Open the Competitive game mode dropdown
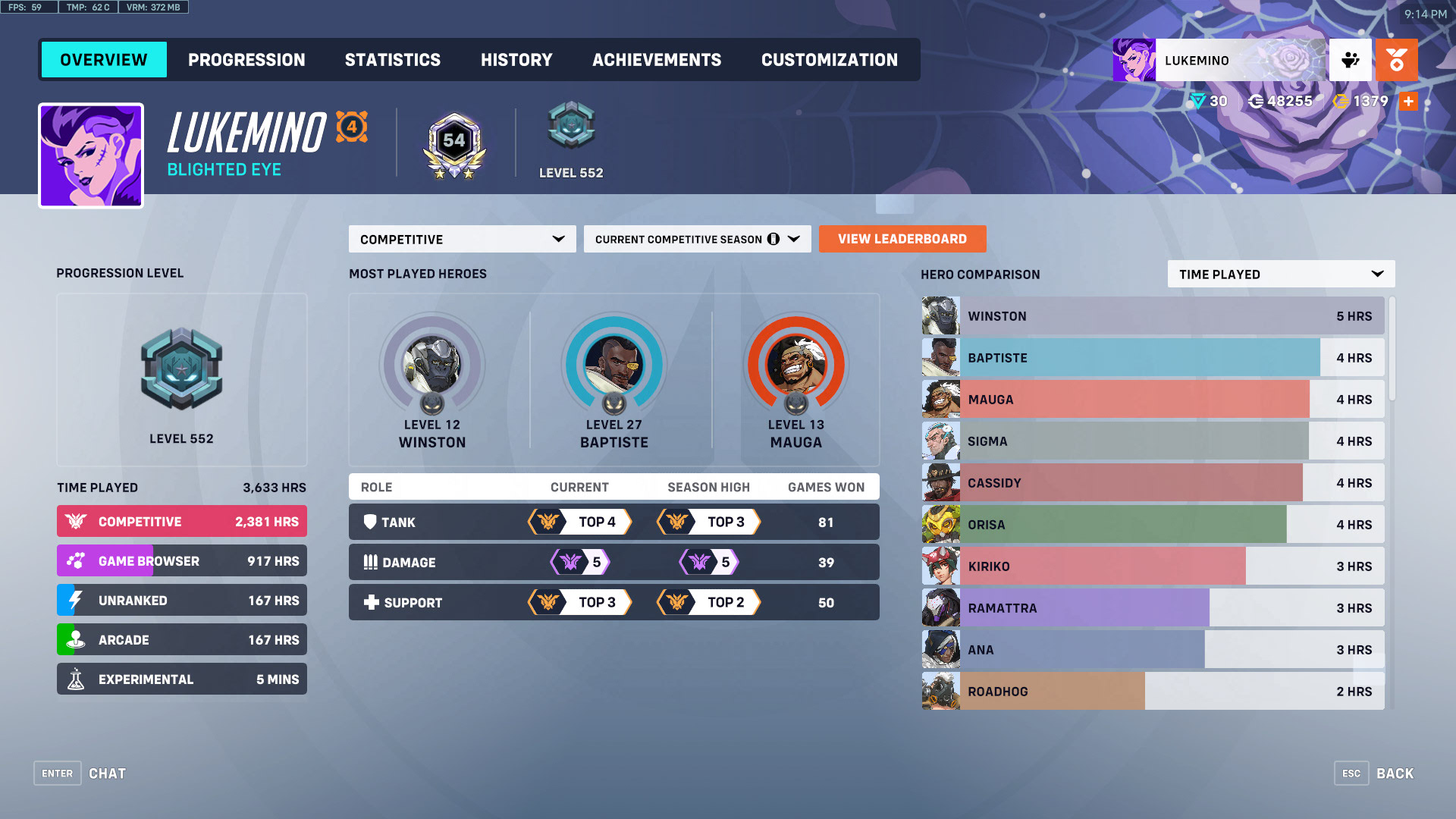This screenshot has width=1456, height=819. pos(462,239)
